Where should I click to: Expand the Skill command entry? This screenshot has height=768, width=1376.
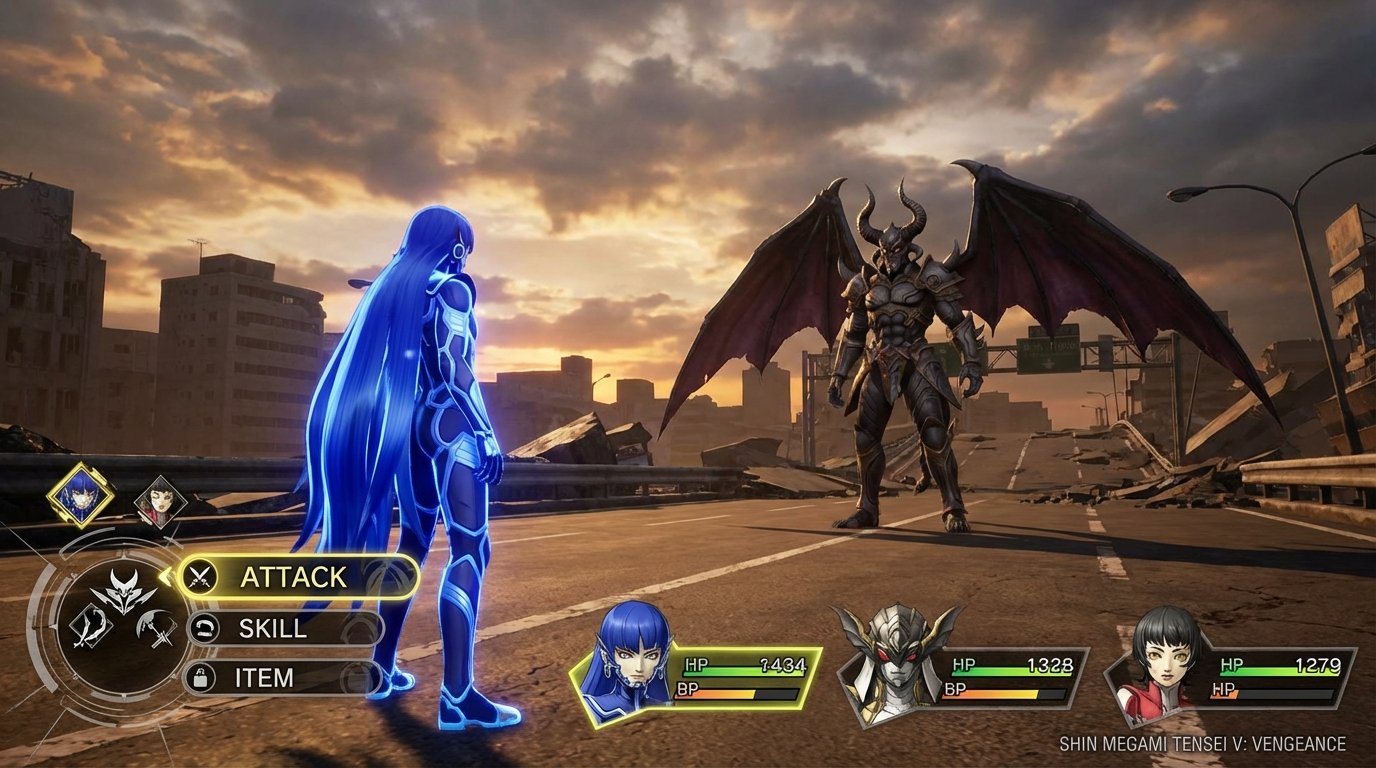[270, 628]
